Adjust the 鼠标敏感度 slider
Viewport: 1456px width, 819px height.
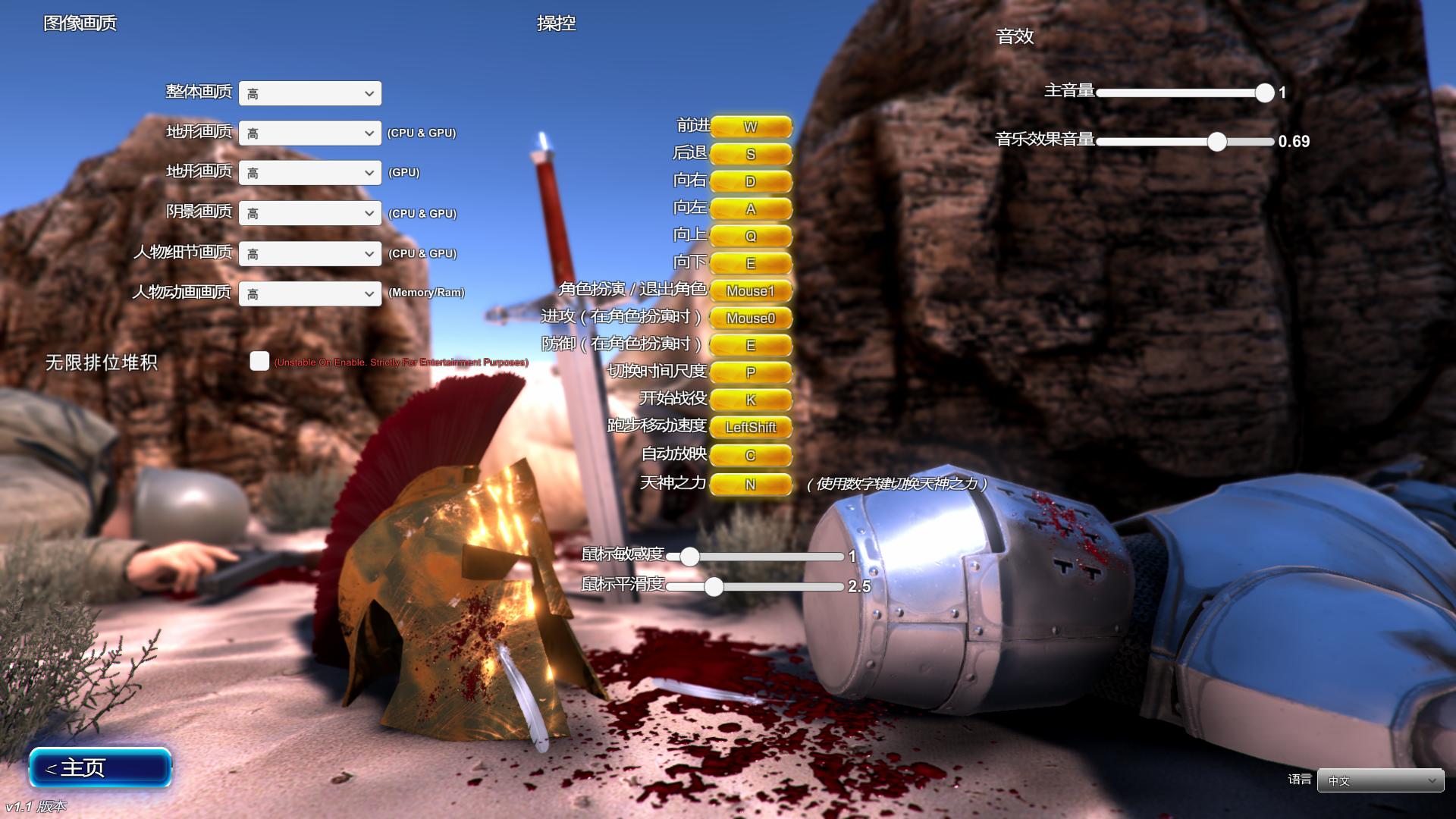(689, 557)
